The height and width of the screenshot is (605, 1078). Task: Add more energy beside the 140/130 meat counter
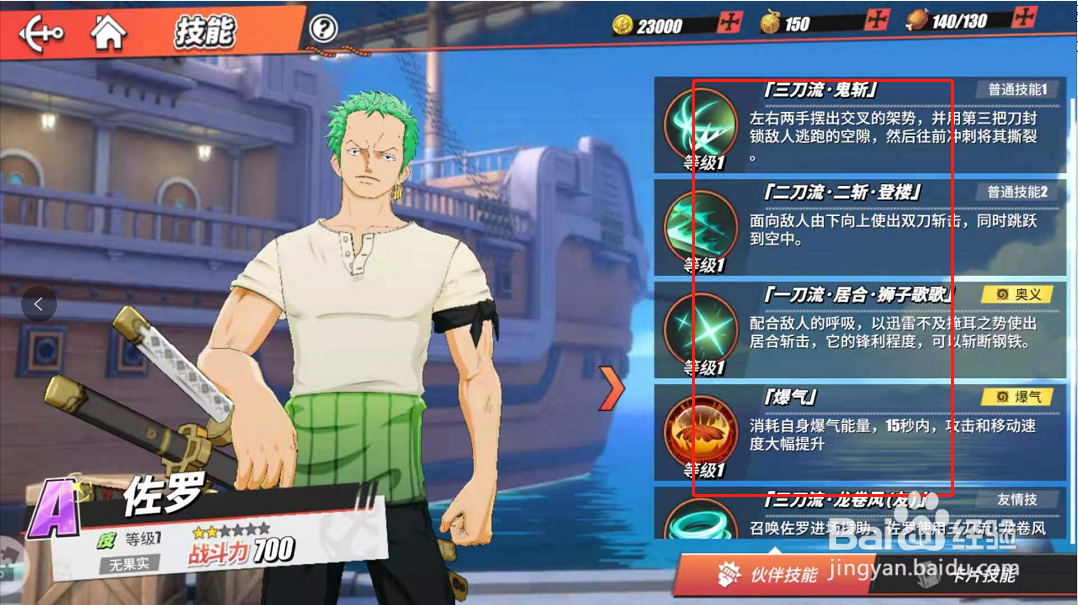pos(1024,18)
